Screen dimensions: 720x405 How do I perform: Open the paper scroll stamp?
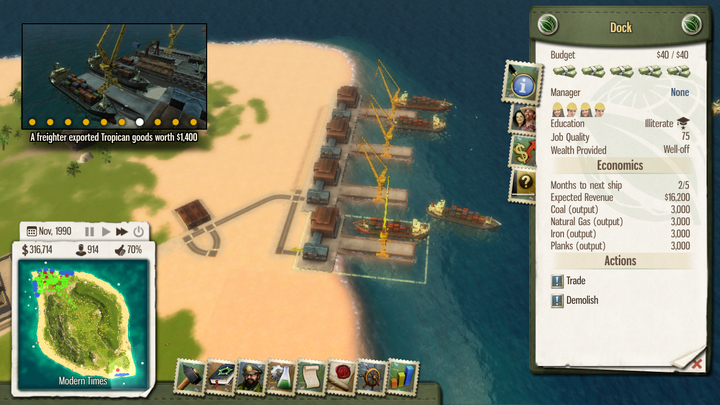point(311,377)
